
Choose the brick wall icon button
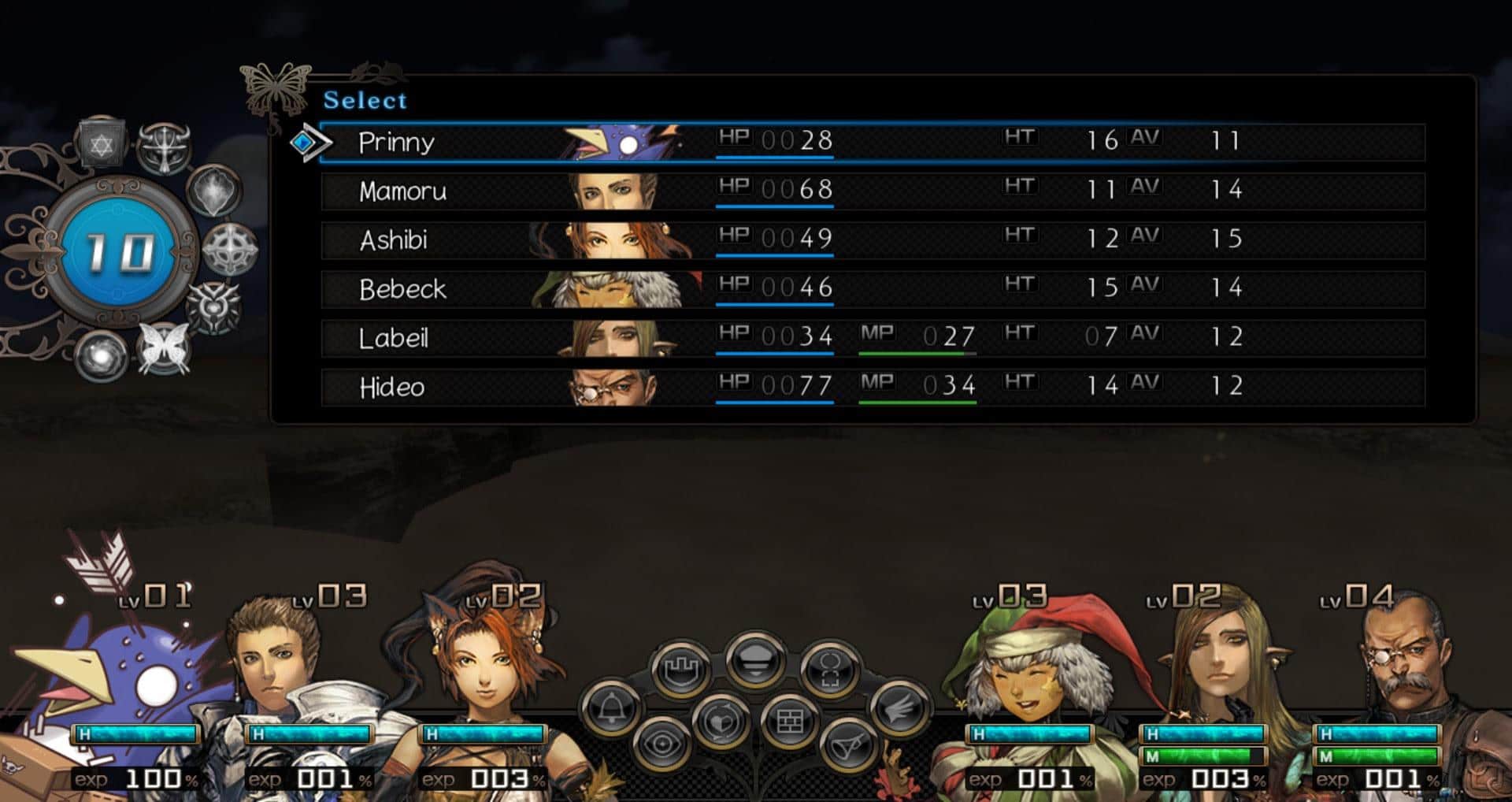789,720
